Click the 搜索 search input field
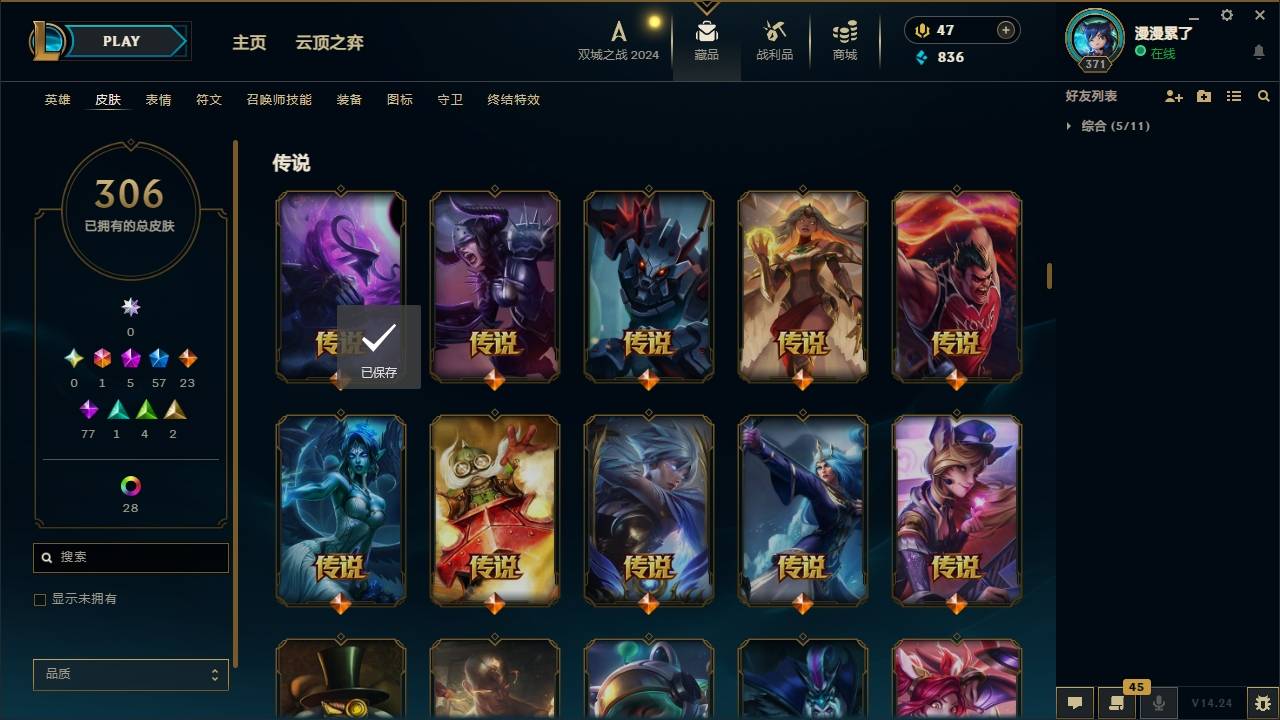Screen dimensions: 1280x720 [130, 558]
